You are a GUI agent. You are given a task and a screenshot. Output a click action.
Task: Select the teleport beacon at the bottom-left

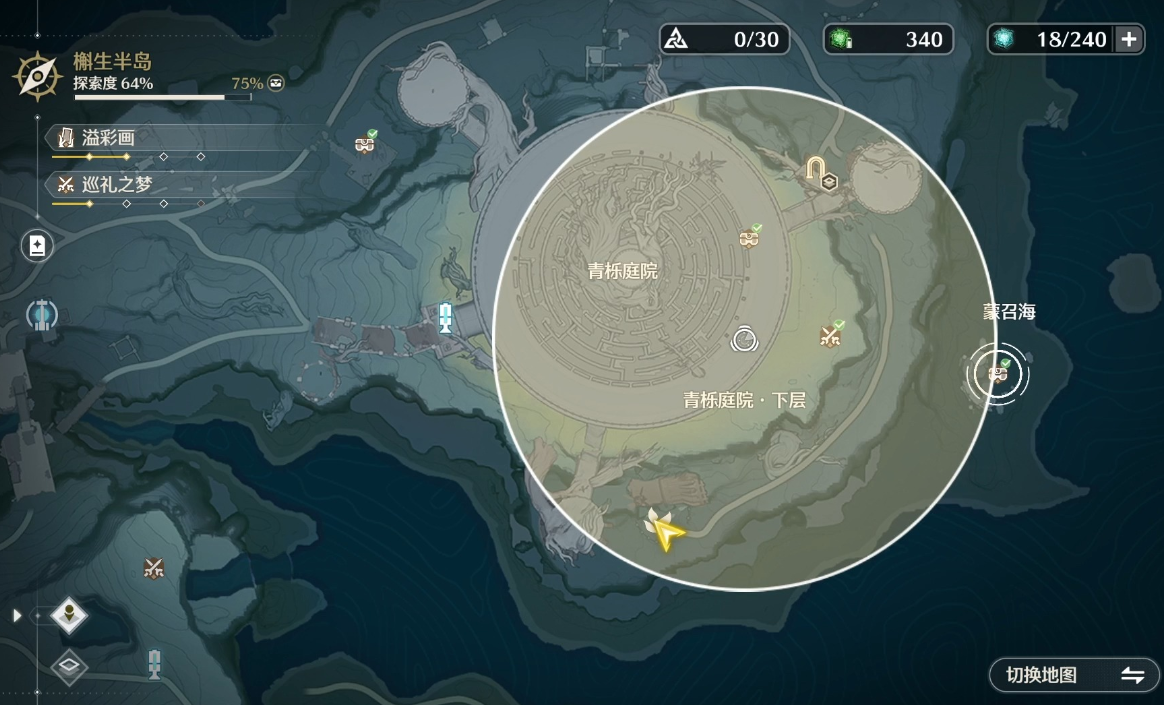click(x=154, y=662)
